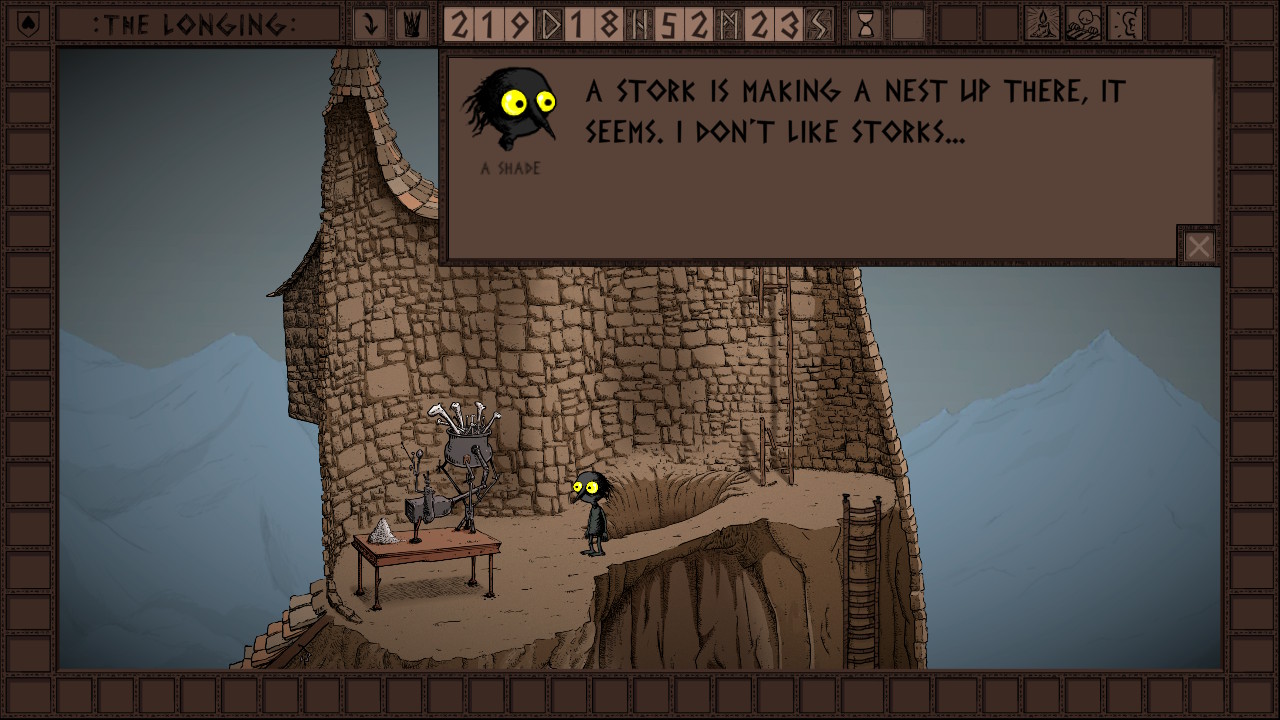Viewport: 1280px width, 720px height.
Task: Open the title bar labeled The Longing
Action: [197, 24]
